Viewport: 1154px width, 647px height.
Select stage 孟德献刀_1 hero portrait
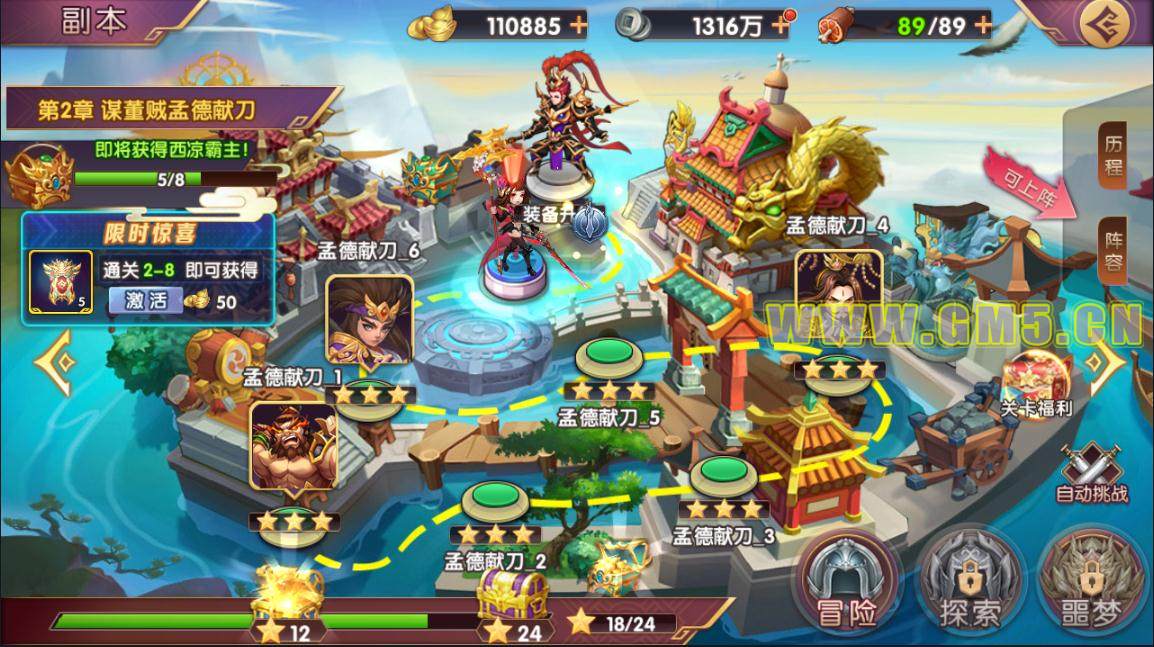click(293, 447)
